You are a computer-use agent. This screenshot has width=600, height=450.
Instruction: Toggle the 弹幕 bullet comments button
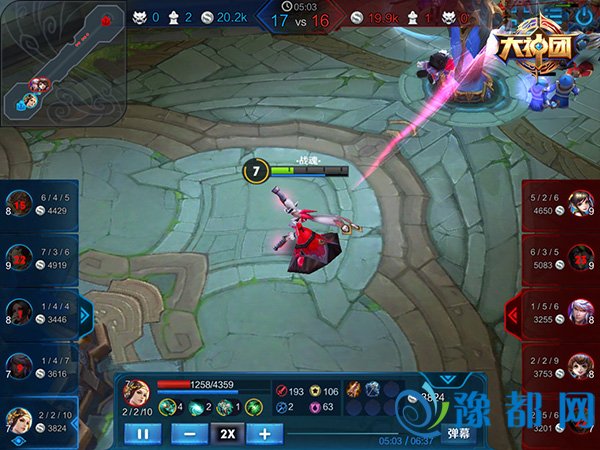point(458,433)
